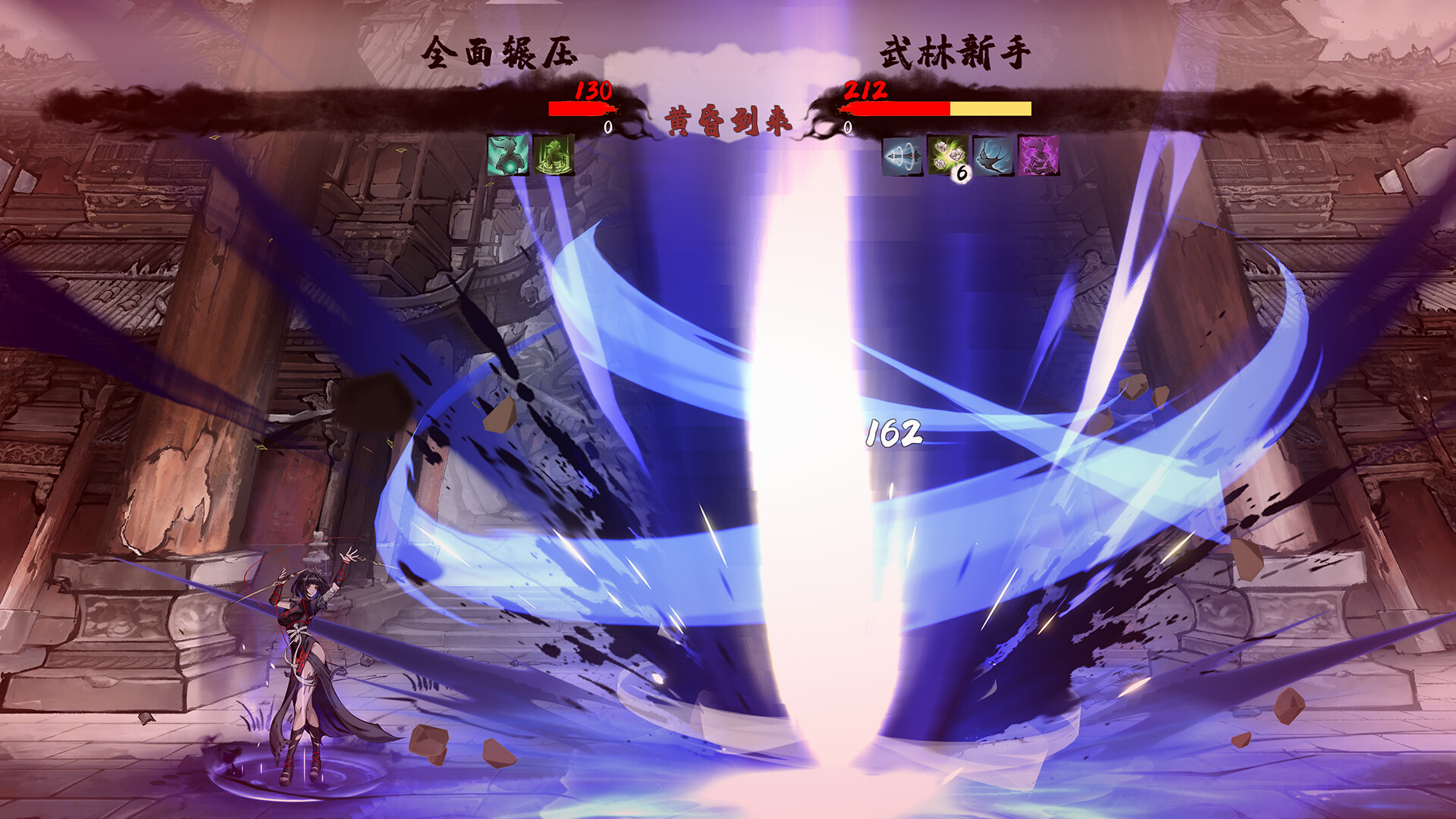Click the red 130 health value
The height and width of the screenshot is (819, 1456).
[x=595, y=92]
